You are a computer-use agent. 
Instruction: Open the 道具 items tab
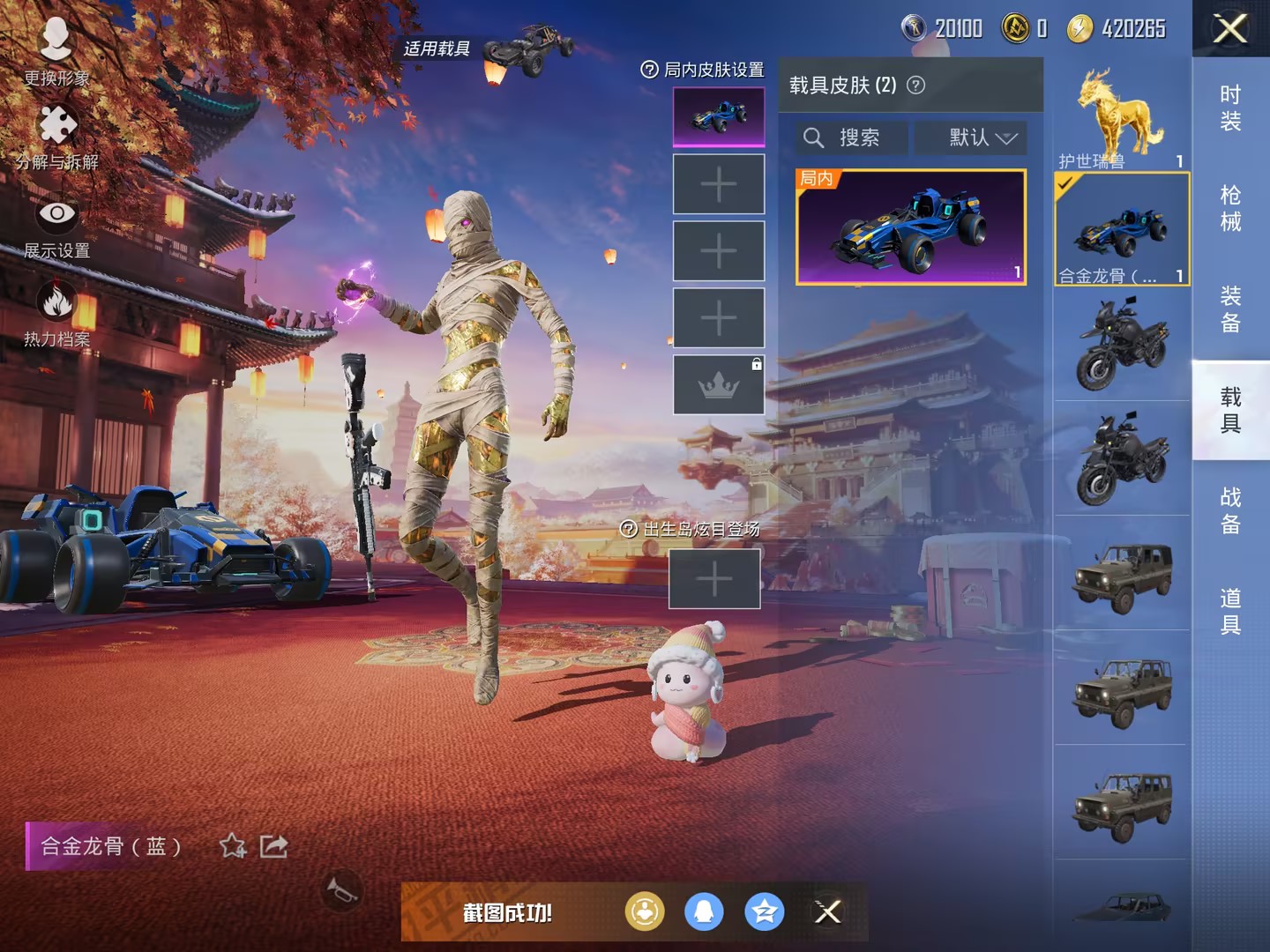(x=1230, y=611)
